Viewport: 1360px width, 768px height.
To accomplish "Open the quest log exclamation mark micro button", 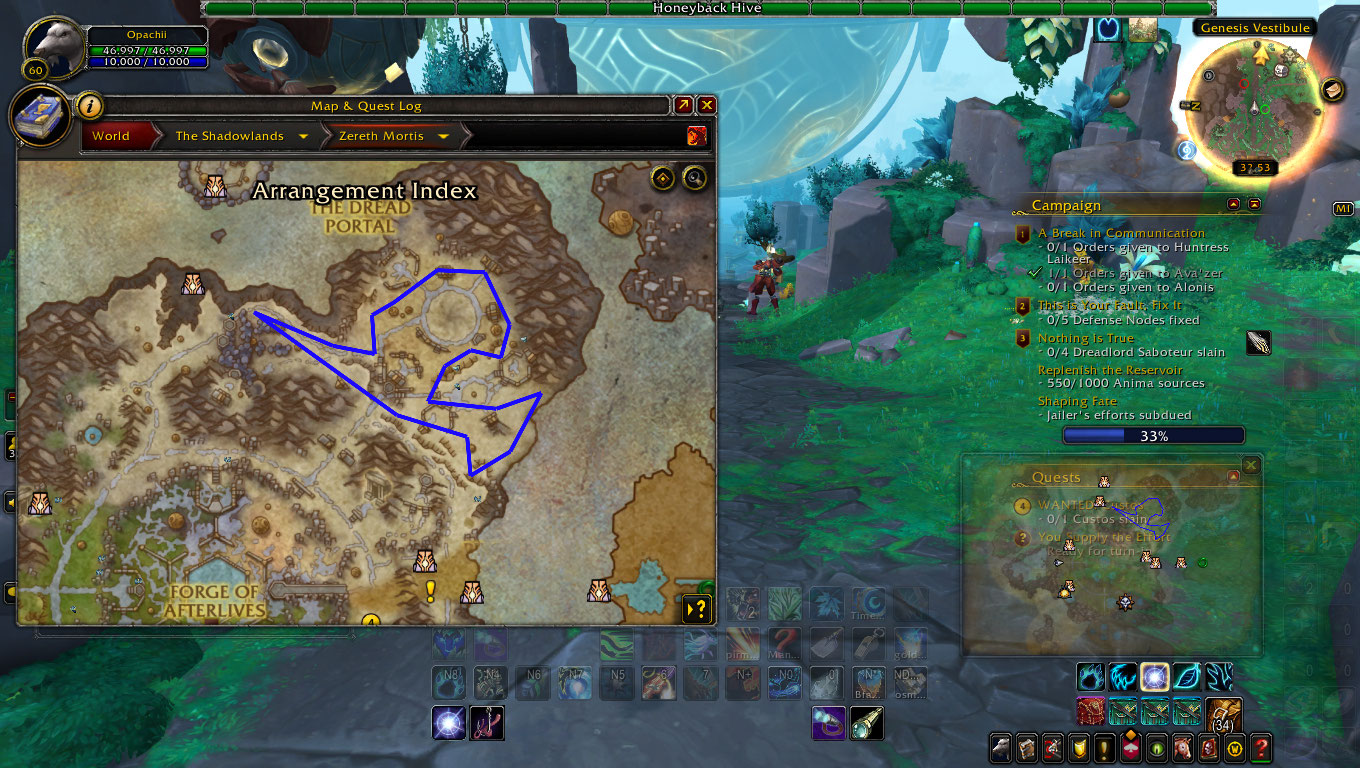I will [x=1105, y=747].
